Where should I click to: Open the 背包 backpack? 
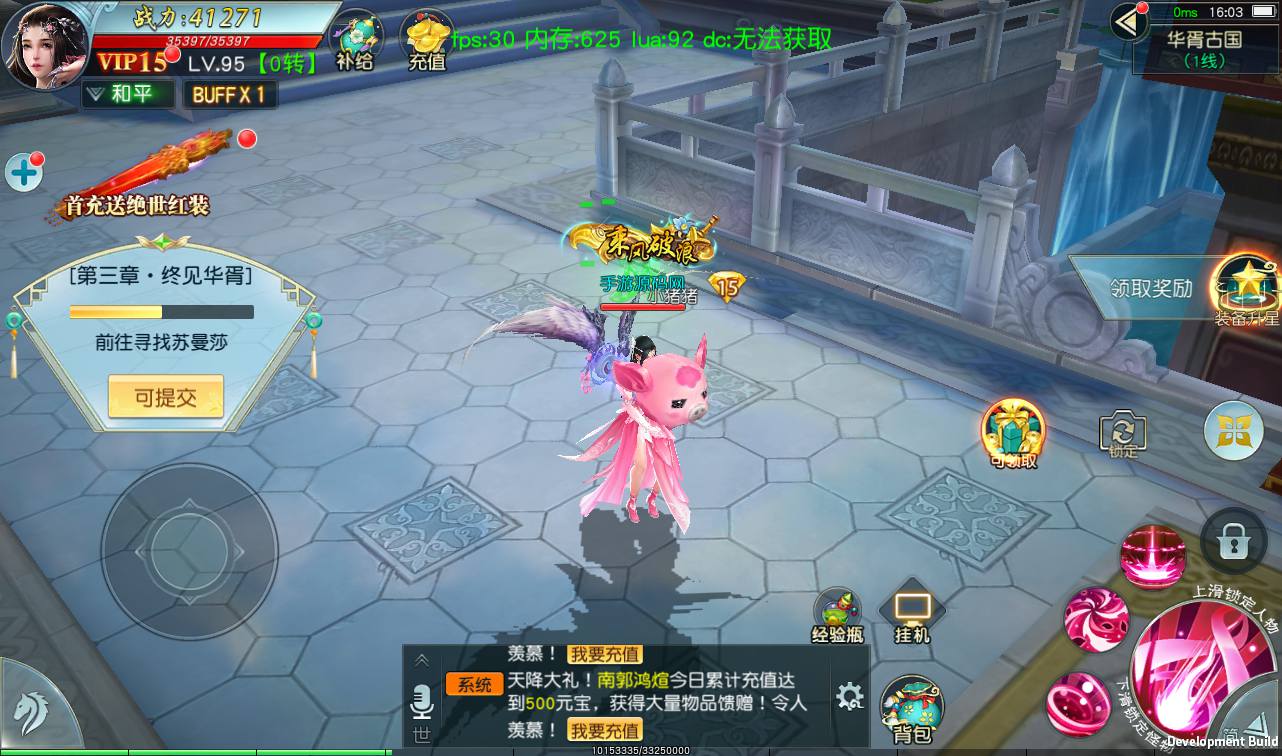[911, 710]
